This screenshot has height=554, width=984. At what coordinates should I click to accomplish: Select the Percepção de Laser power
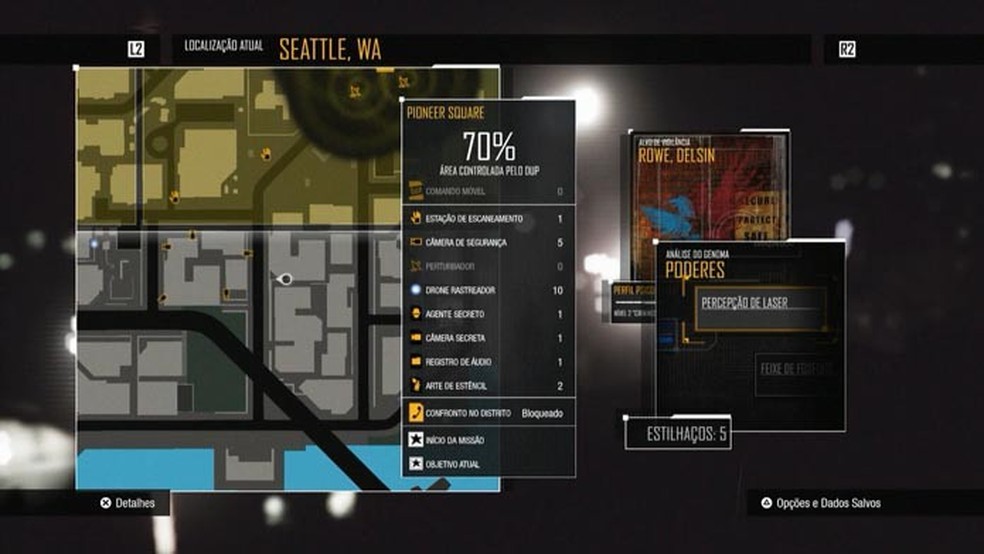click(x=760, y=303)
